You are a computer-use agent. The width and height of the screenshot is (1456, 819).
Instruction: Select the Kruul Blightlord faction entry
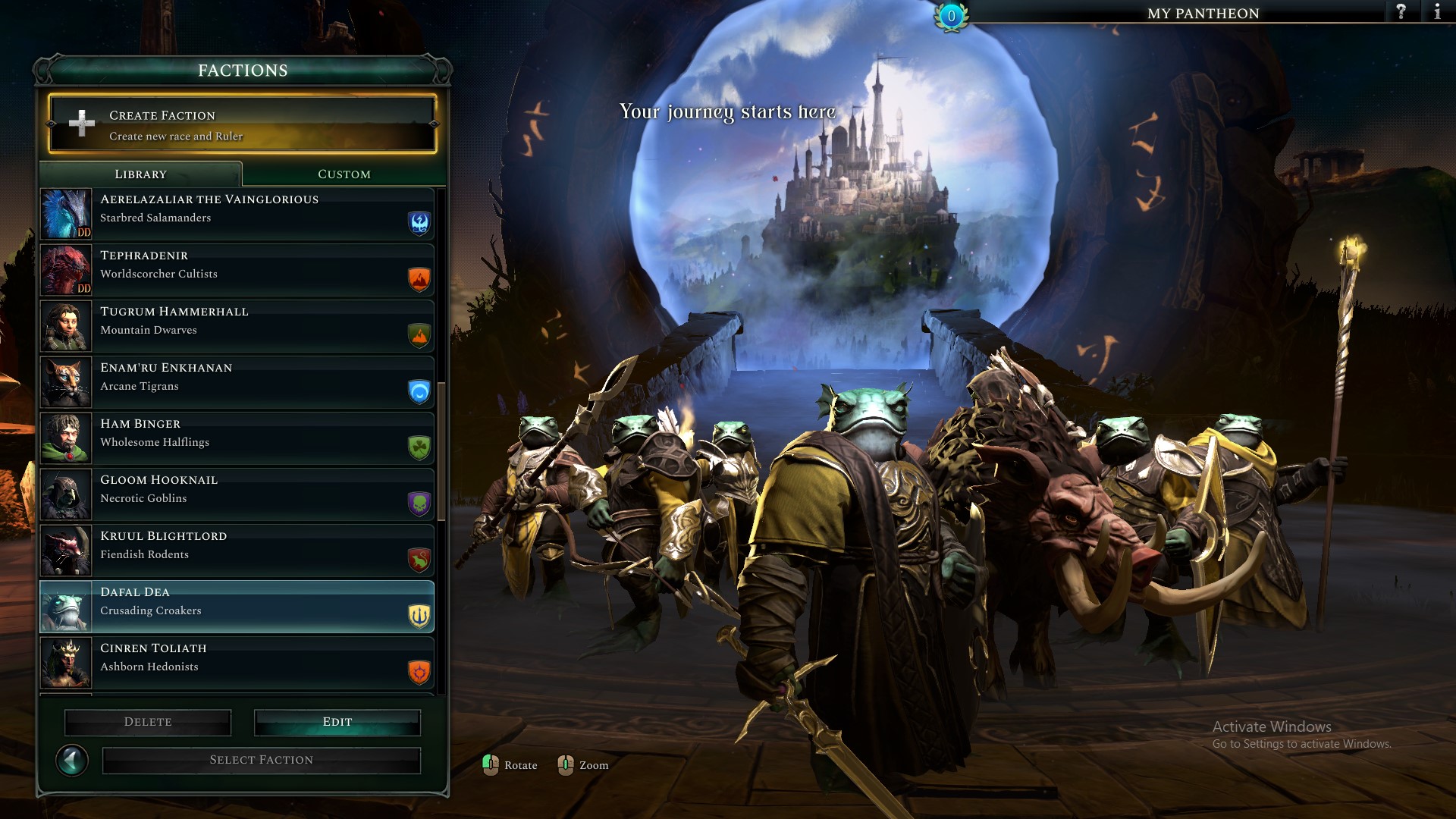(235, 551)
